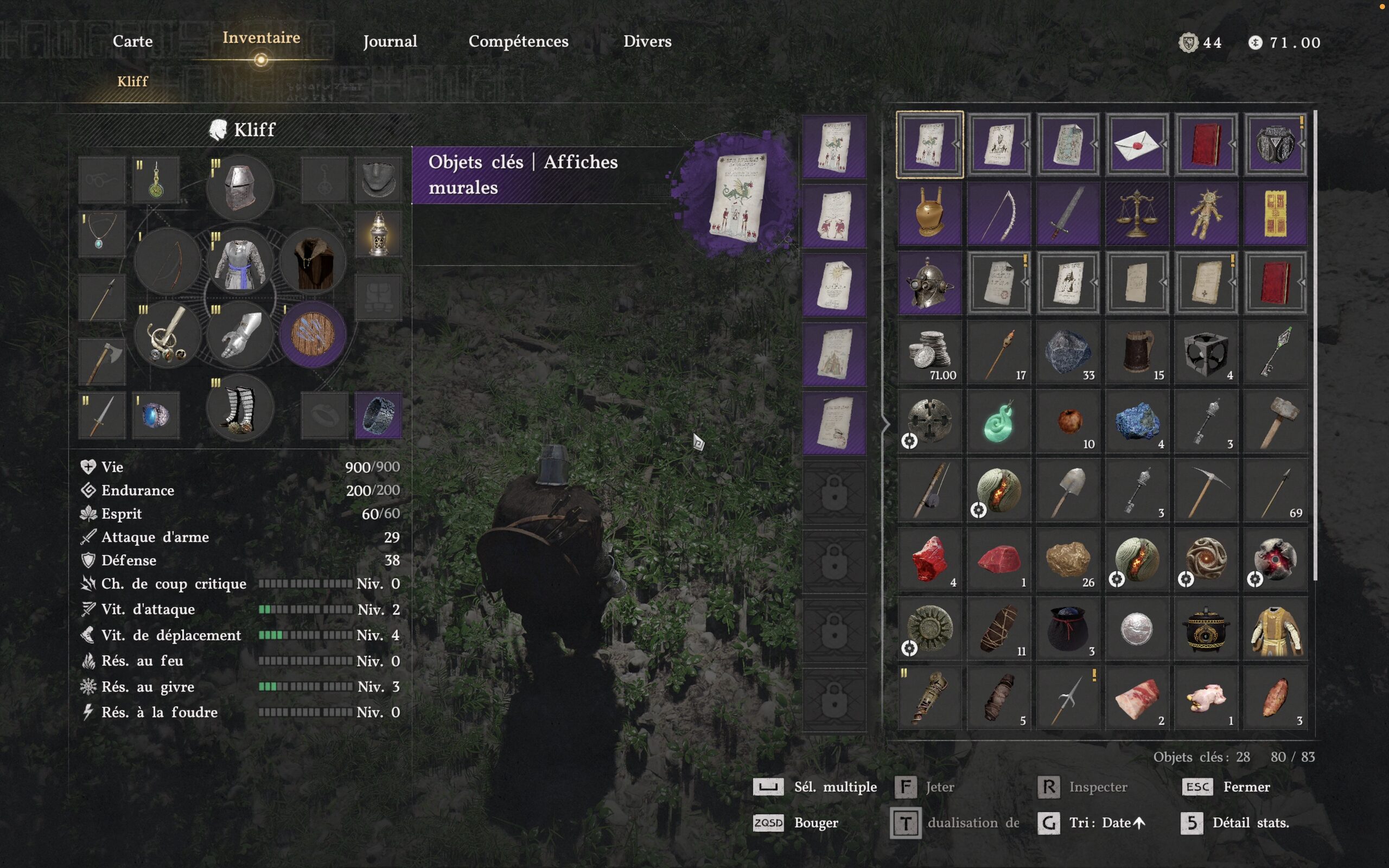Click the Fermer button to close inventory
This screenshot has height=868, width=1389.
(x=1246, y=787)
